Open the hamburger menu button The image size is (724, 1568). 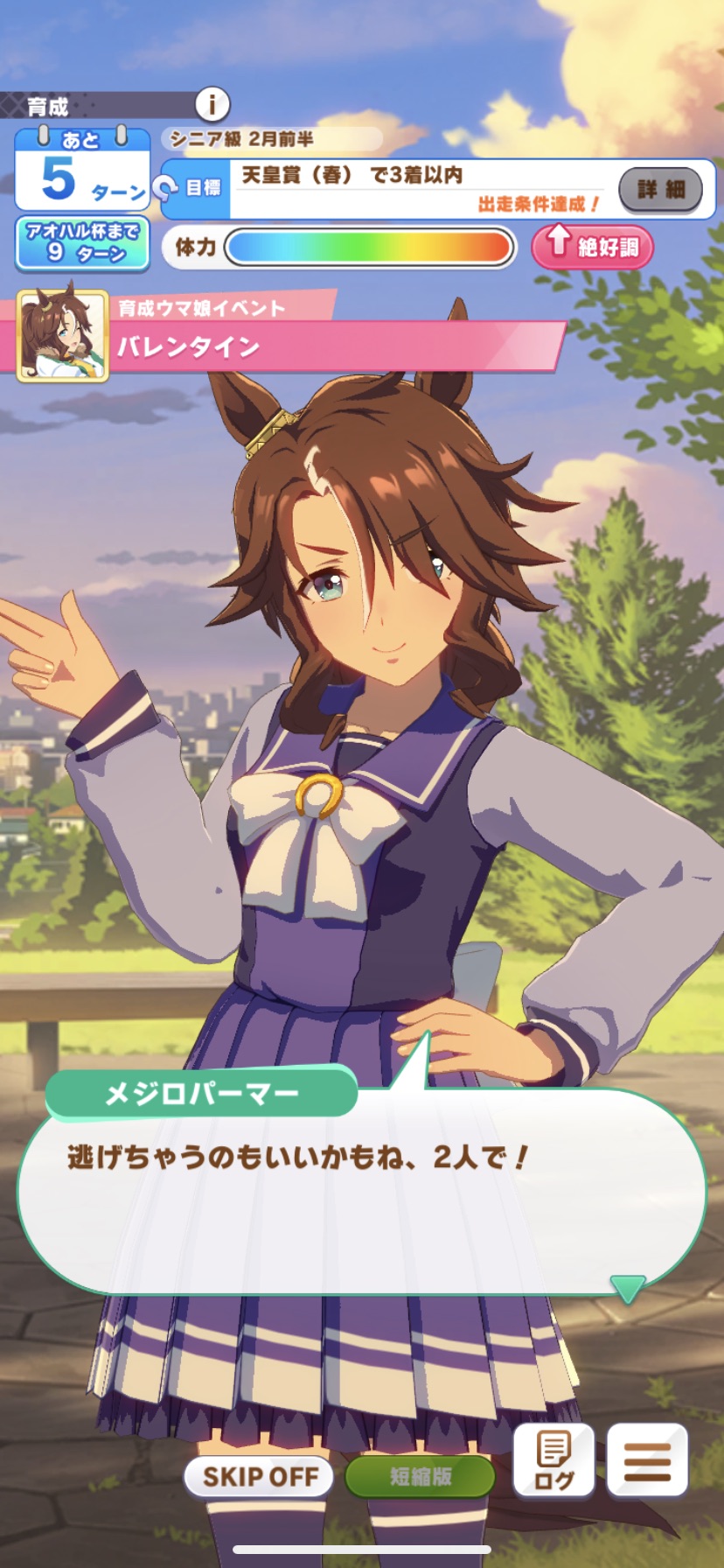click(647, 1460)
